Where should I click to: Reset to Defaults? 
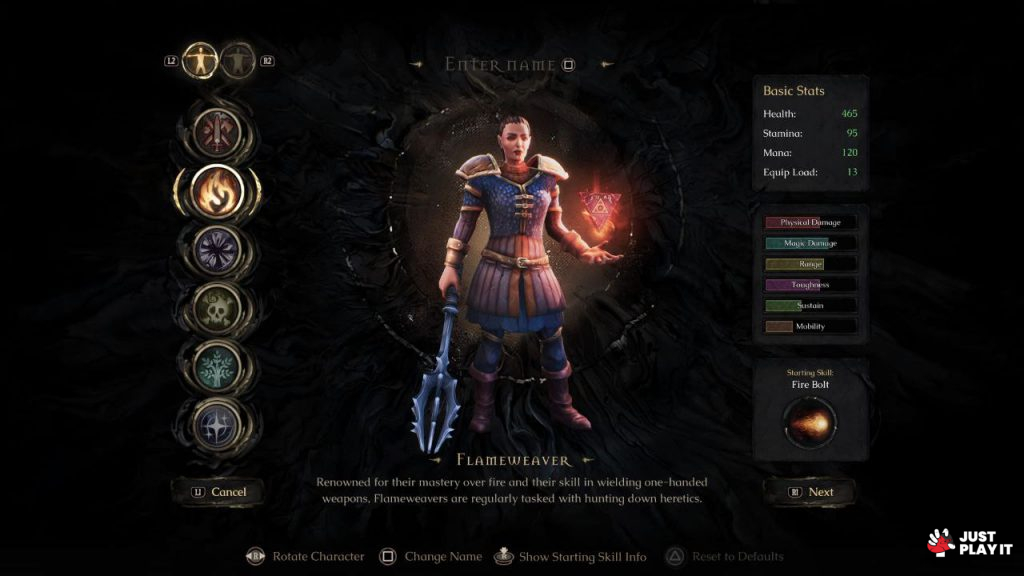point(727,556)
